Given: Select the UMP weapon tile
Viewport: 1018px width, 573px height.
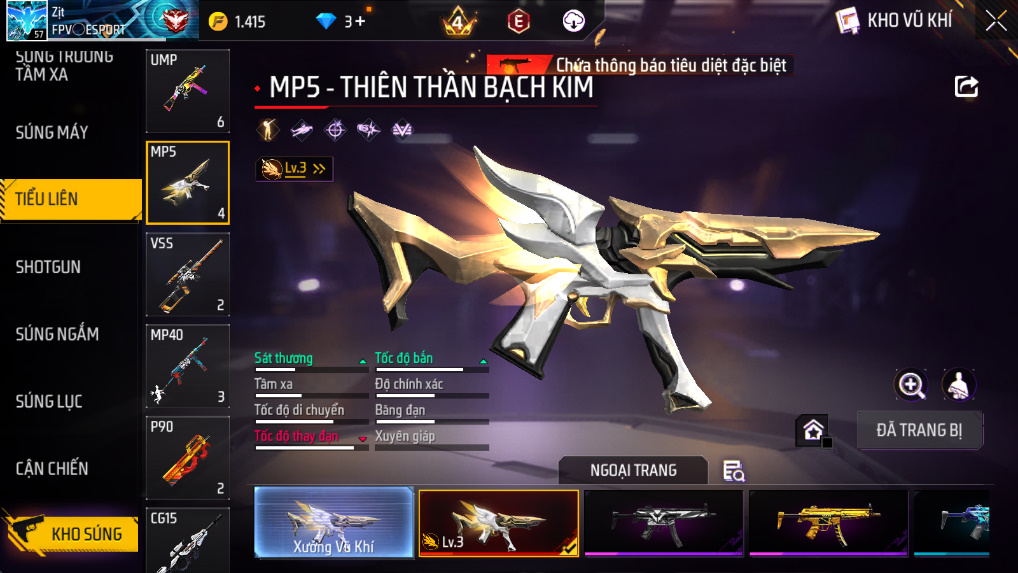Looking at the screenshot, I should coord(187,91).
